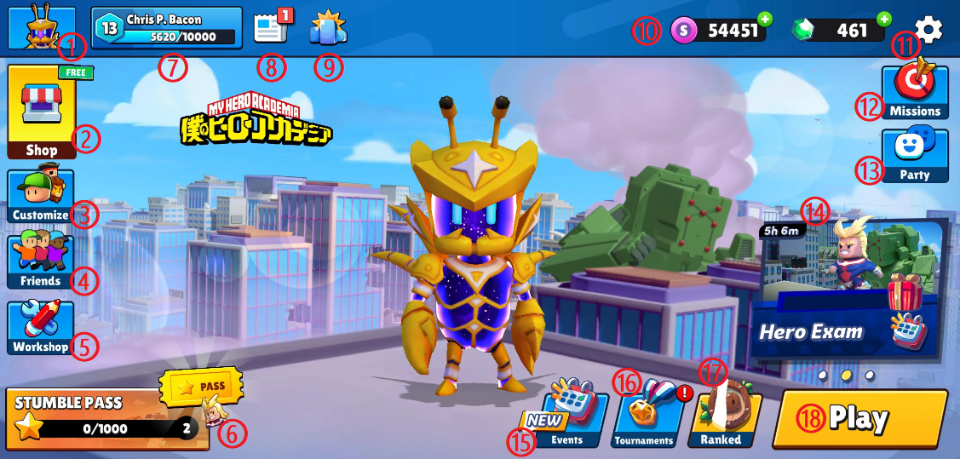The height and width of the screenshot is (459, 960).
Task: Add more purple S coins
Action: click(765, 19)
